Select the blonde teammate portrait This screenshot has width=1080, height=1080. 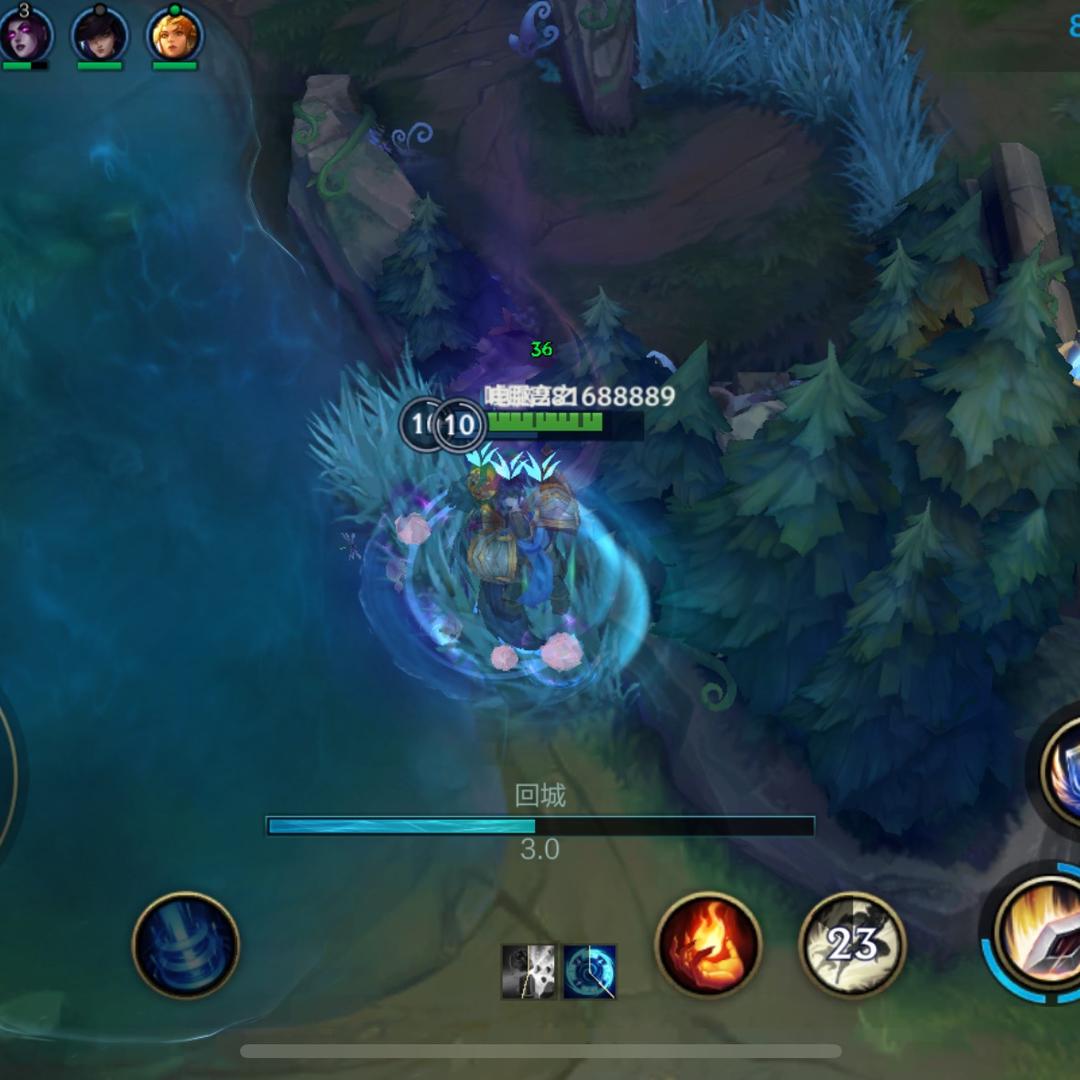tap(175, 34)
